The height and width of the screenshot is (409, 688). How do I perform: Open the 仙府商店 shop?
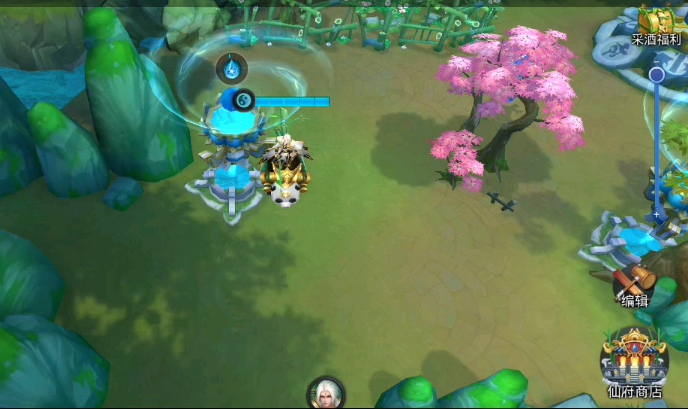(633, 362)
